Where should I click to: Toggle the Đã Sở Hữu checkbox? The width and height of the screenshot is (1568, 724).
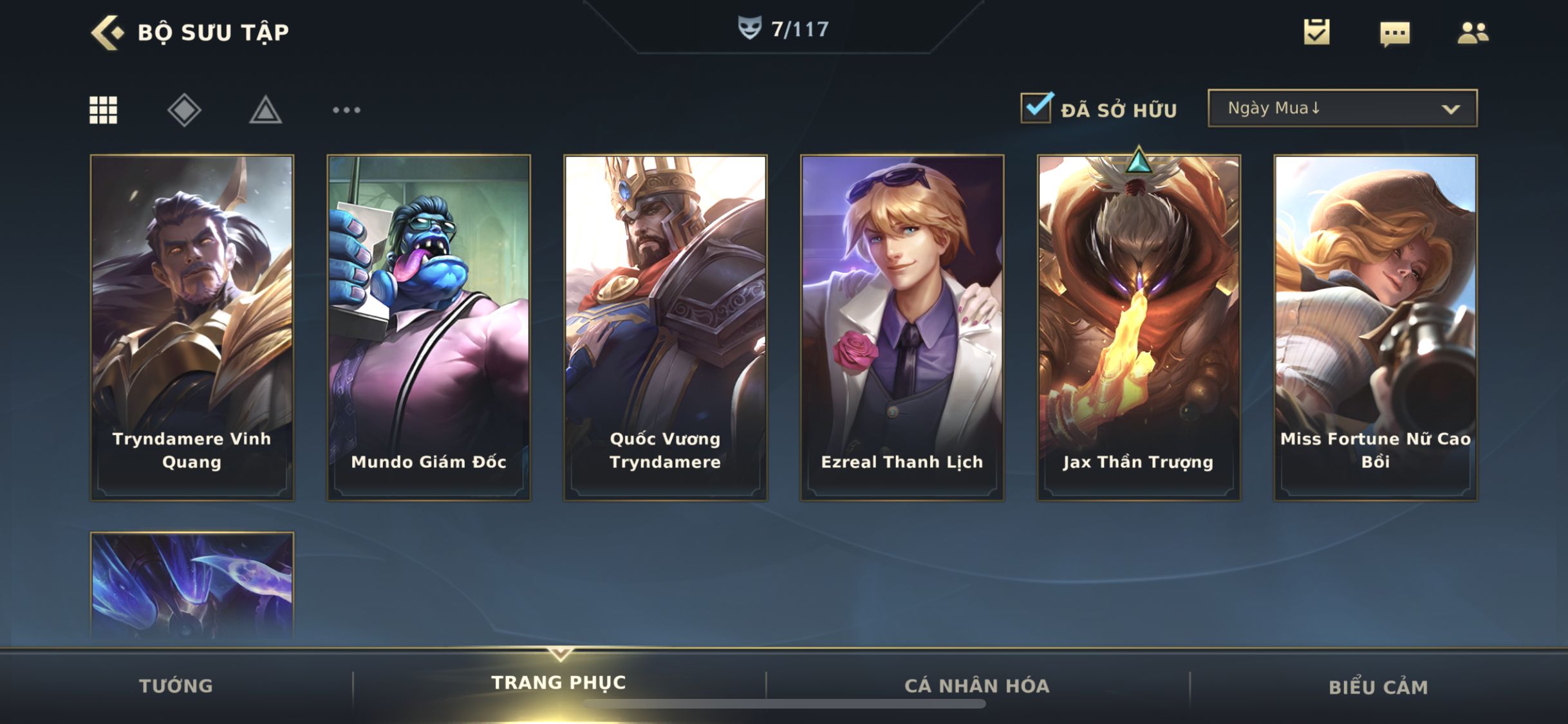pos(1036,108)
